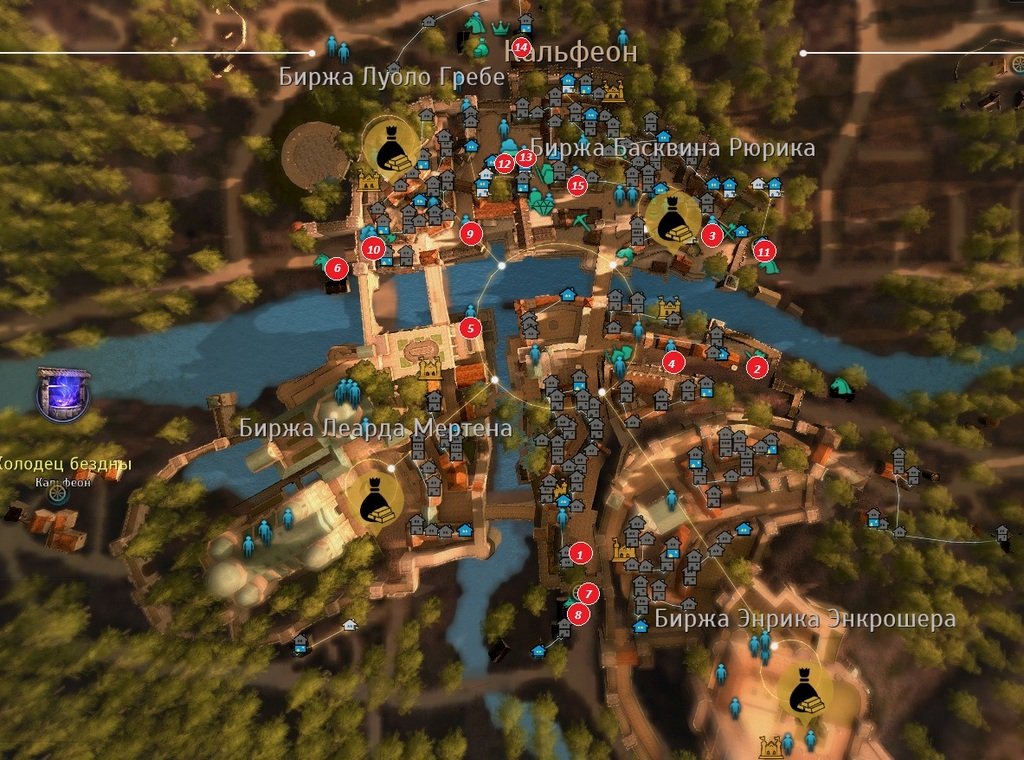1024x760 pixels.
Task: Click the red marker numbered 13
Action: (x=527, y=156)
